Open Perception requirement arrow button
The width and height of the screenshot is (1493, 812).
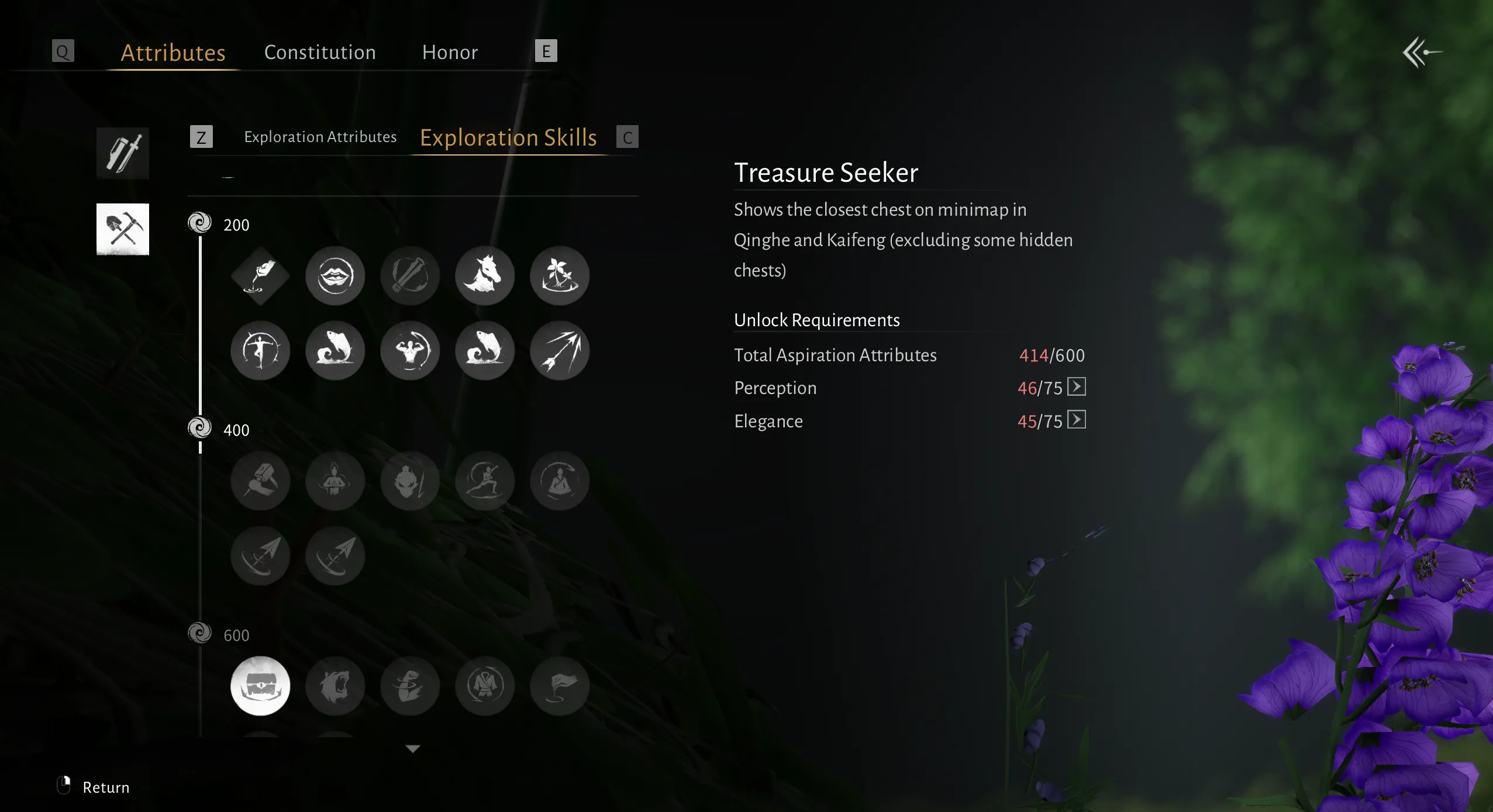pos(1076,387)
